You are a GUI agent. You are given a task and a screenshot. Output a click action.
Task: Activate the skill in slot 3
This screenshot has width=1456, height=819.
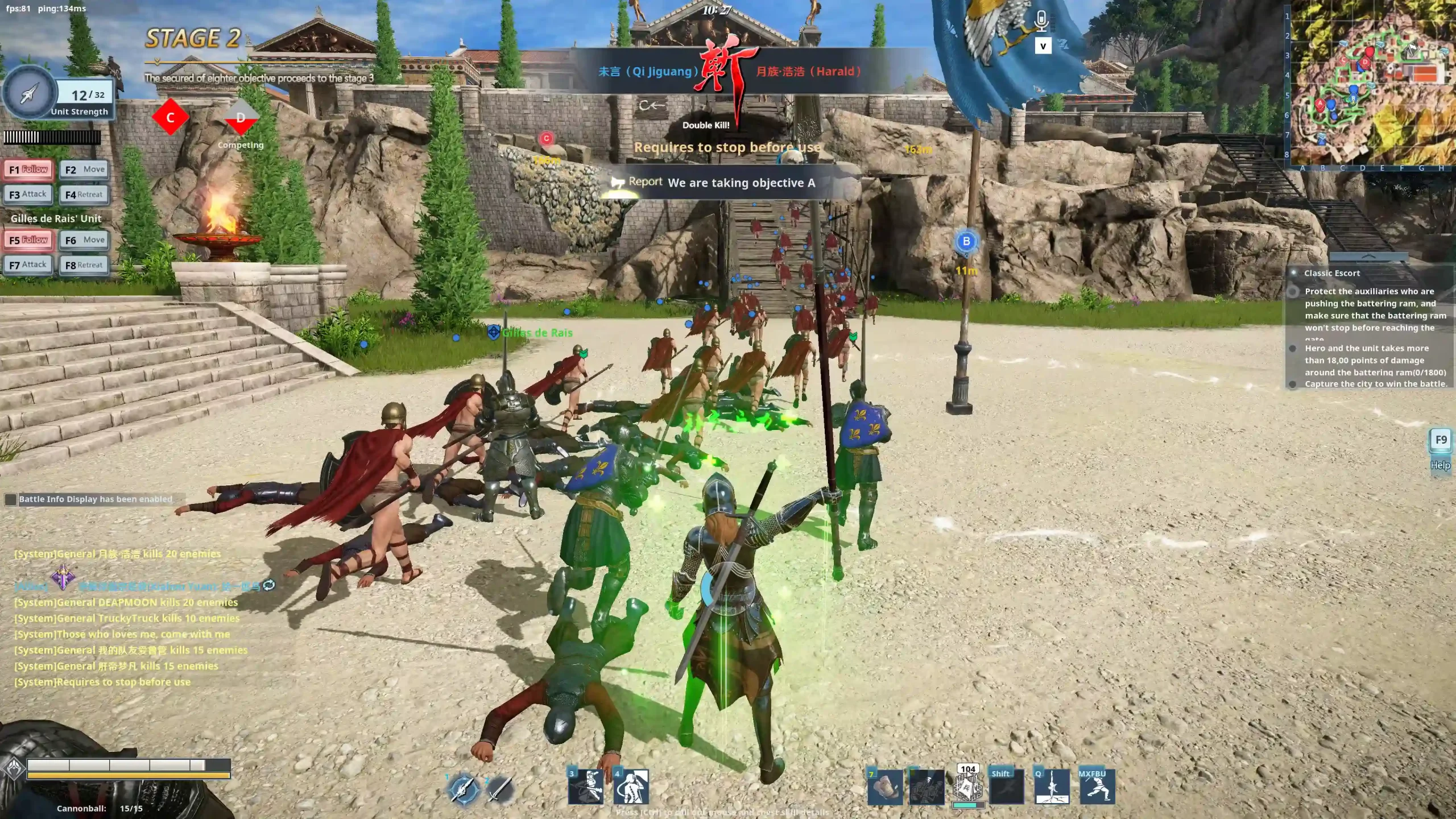[586, 787]
